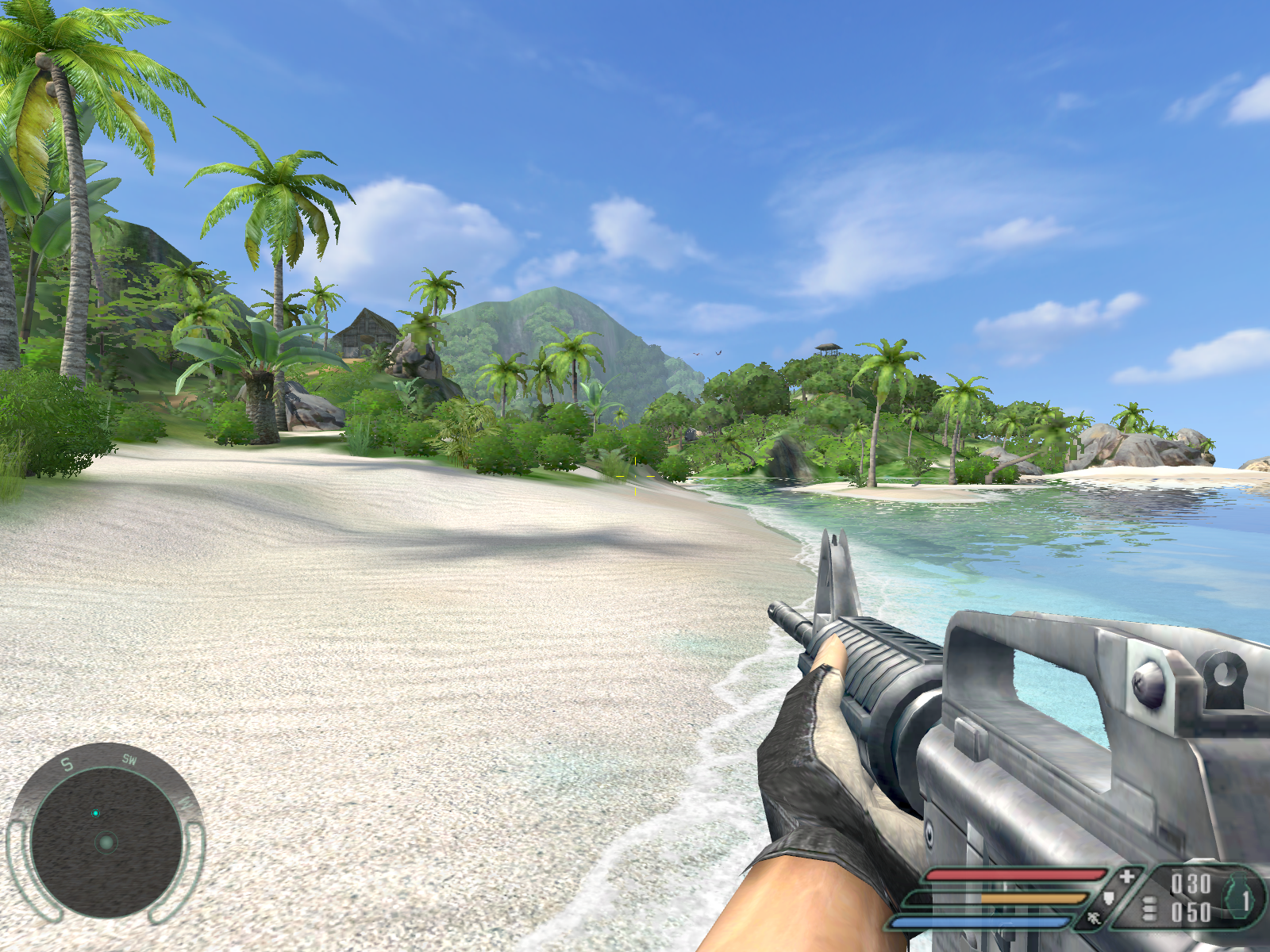Click the armor shield icon
The width and height of the screenshot is (1270, 952).
click(1110, 898)
